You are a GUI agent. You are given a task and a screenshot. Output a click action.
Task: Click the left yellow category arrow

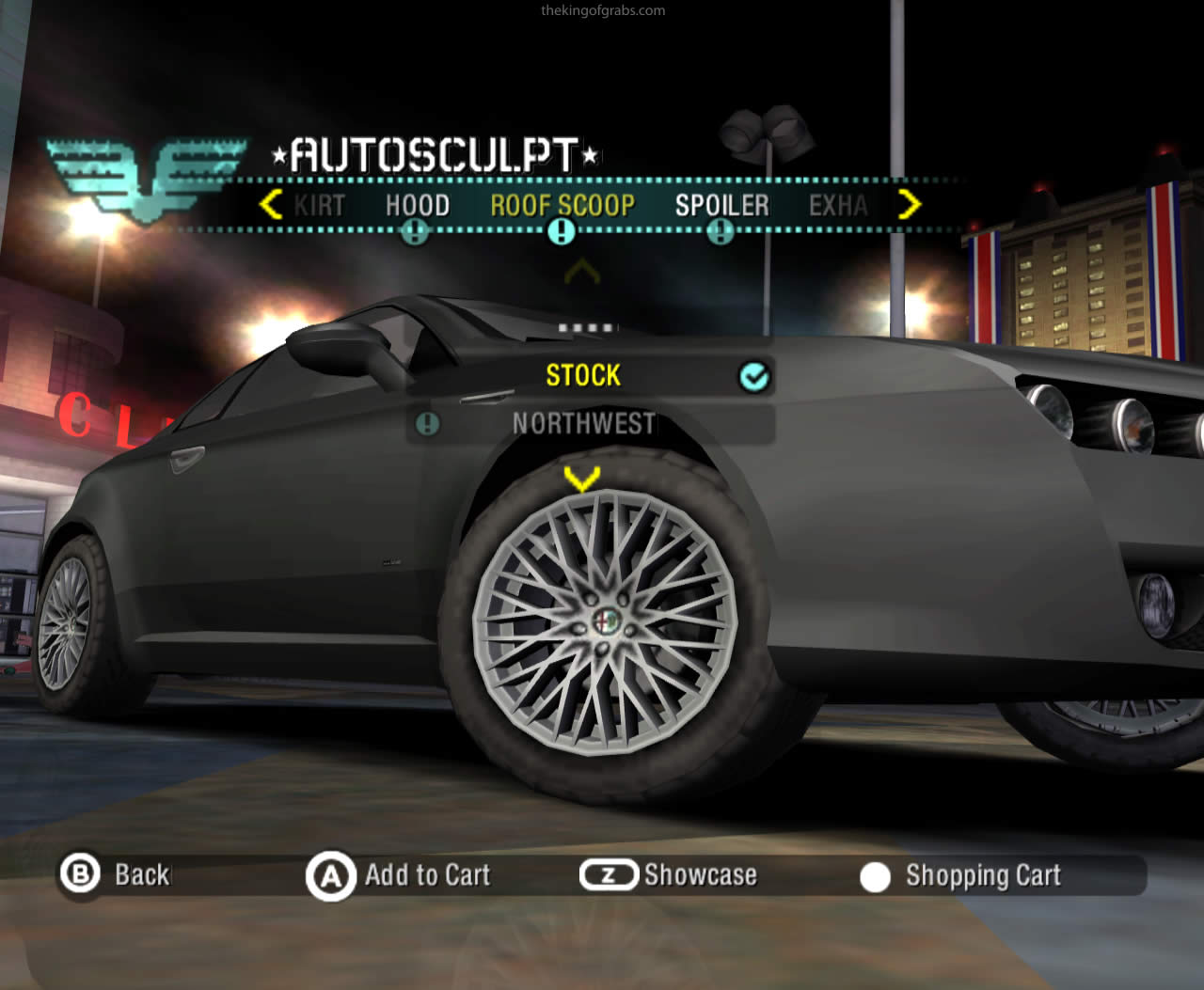pyautogui.click(x=271, y=204)
